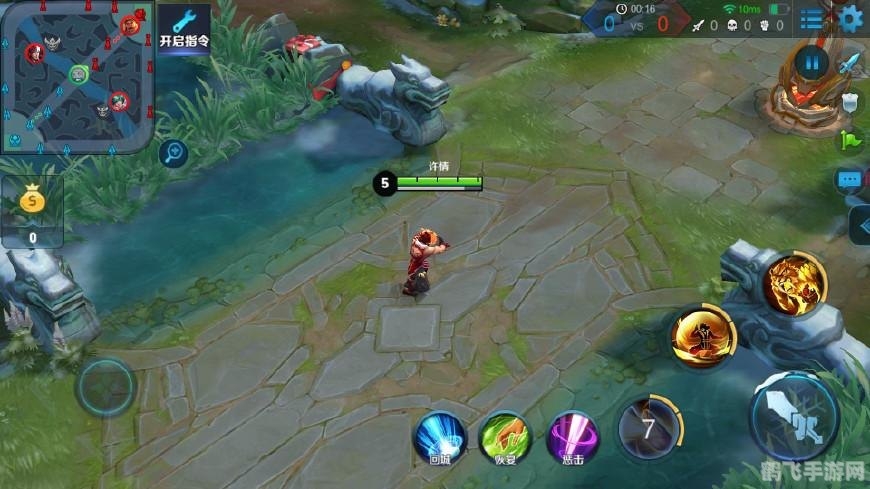Tap the 开启指令 wrench button

pos(184,29)
